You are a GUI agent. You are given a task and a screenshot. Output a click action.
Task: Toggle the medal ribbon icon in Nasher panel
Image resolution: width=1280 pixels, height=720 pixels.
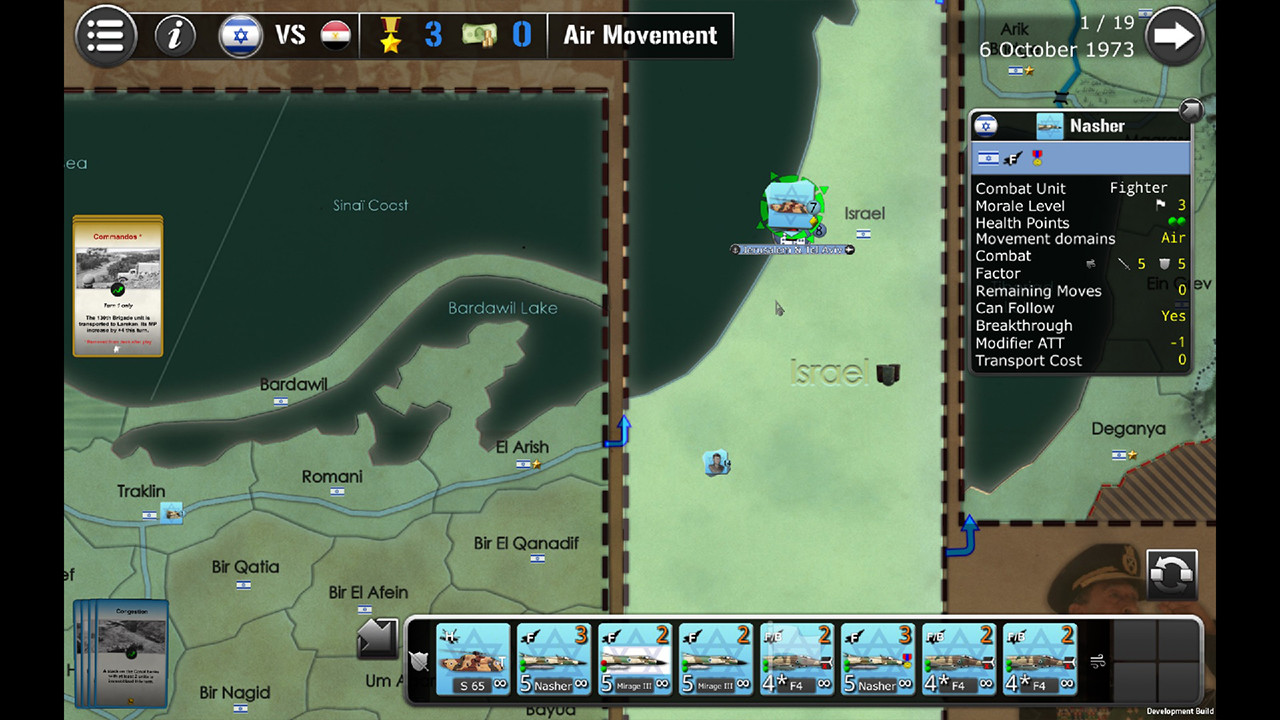coord(1037,157)
